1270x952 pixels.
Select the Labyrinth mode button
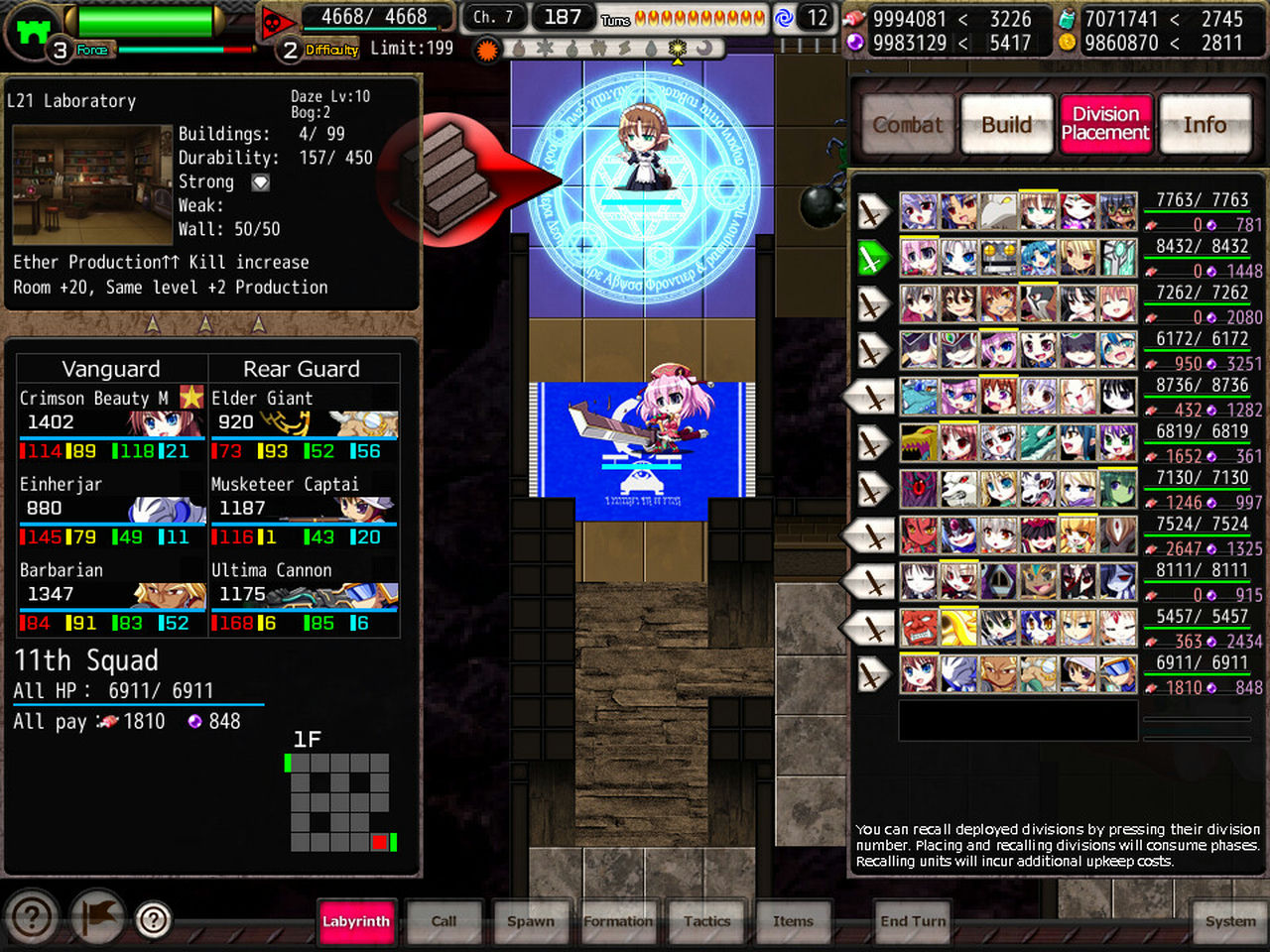pyautogui.click(x=356, y=921)
